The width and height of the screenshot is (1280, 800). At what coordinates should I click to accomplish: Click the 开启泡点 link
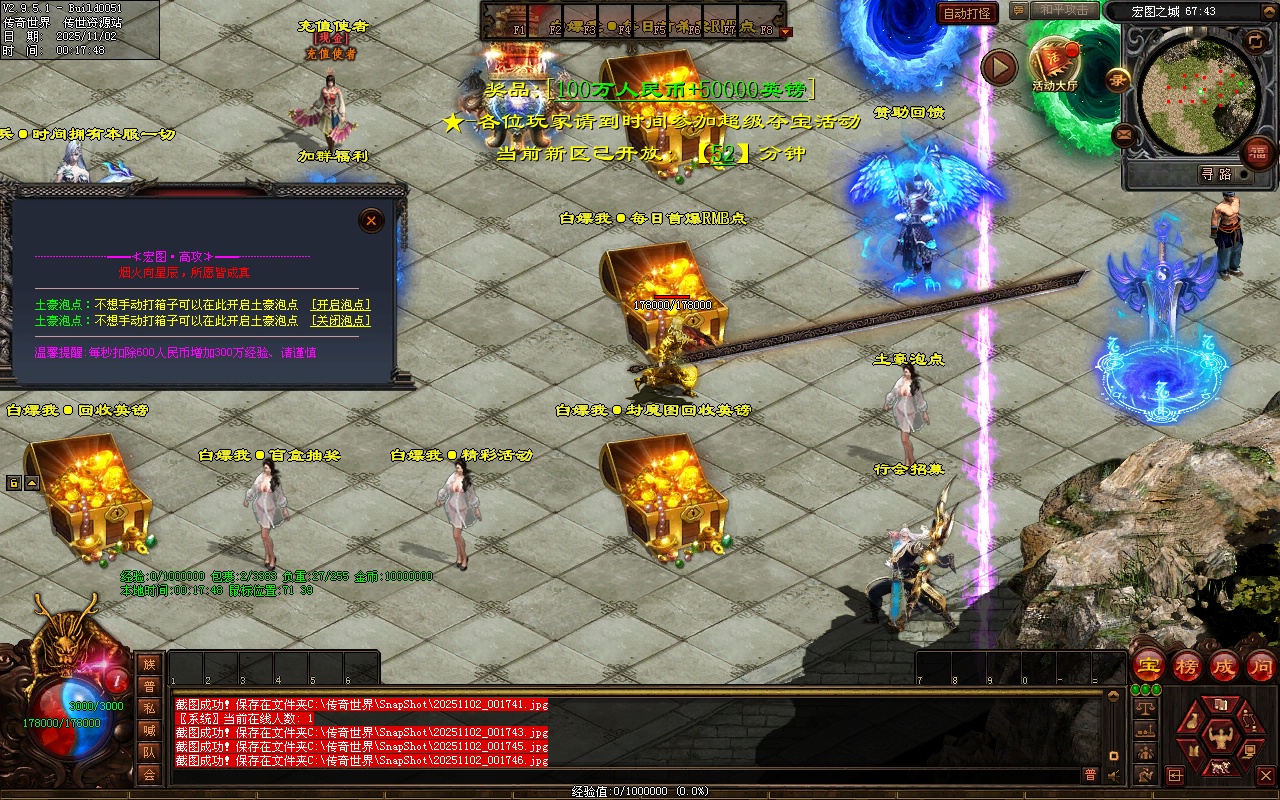[340, 305]
